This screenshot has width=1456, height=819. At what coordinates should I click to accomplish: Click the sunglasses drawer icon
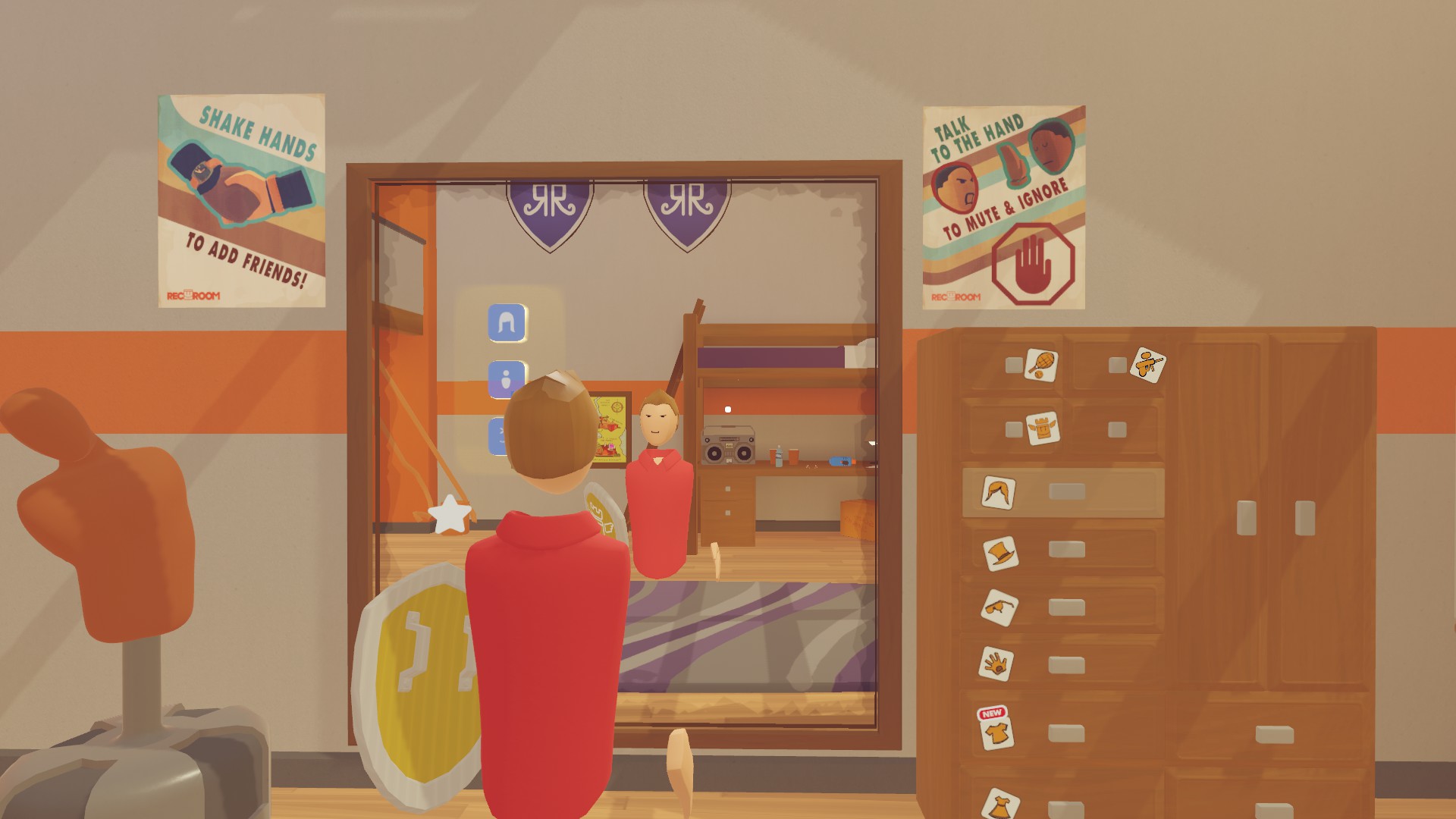pos(999,608)
